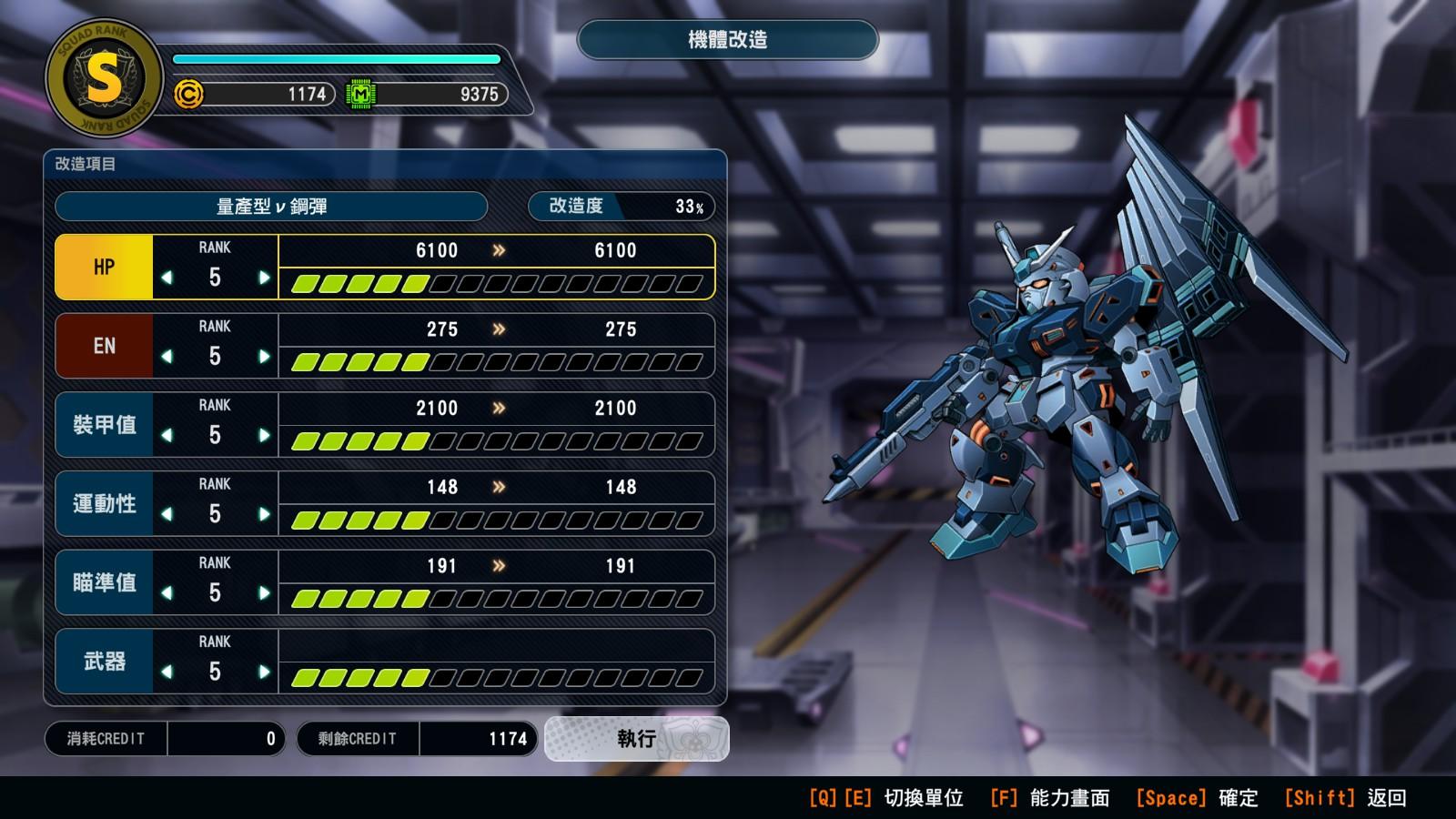
Task: Select the EN upgrade row
Action: pos(104,347)
